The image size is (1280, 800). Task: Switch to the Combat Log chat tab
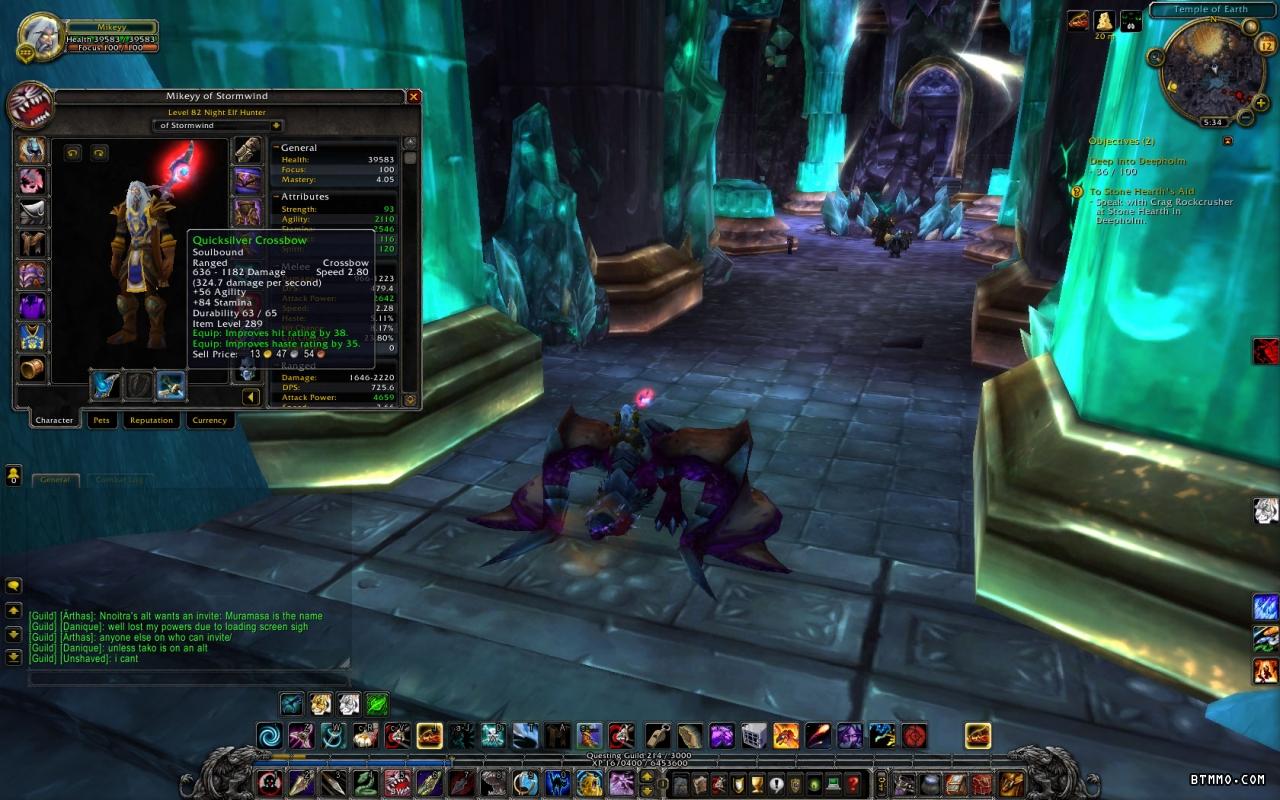pos(118,480)
